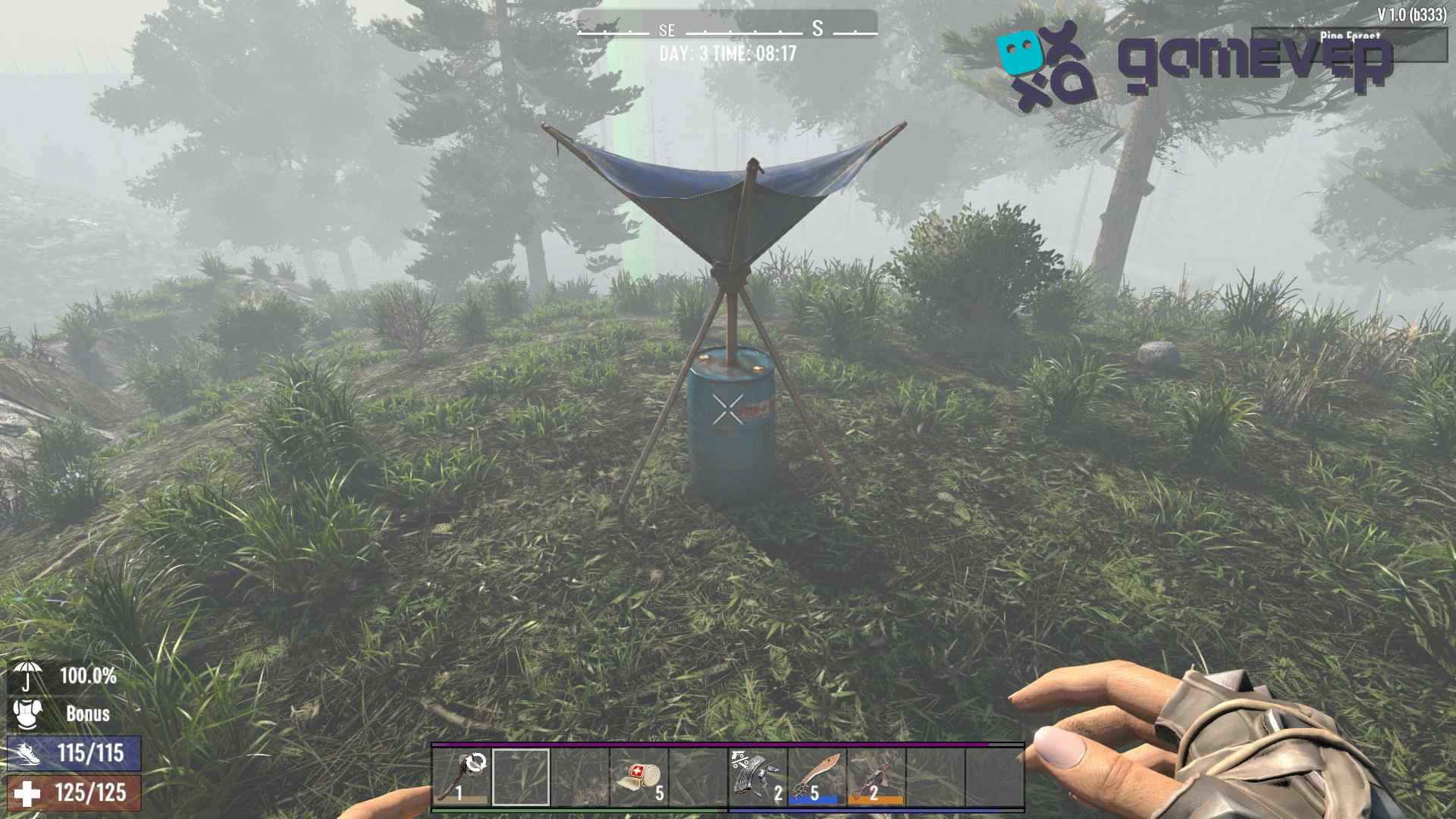Click the umbrella shelter buff icon

28,676
